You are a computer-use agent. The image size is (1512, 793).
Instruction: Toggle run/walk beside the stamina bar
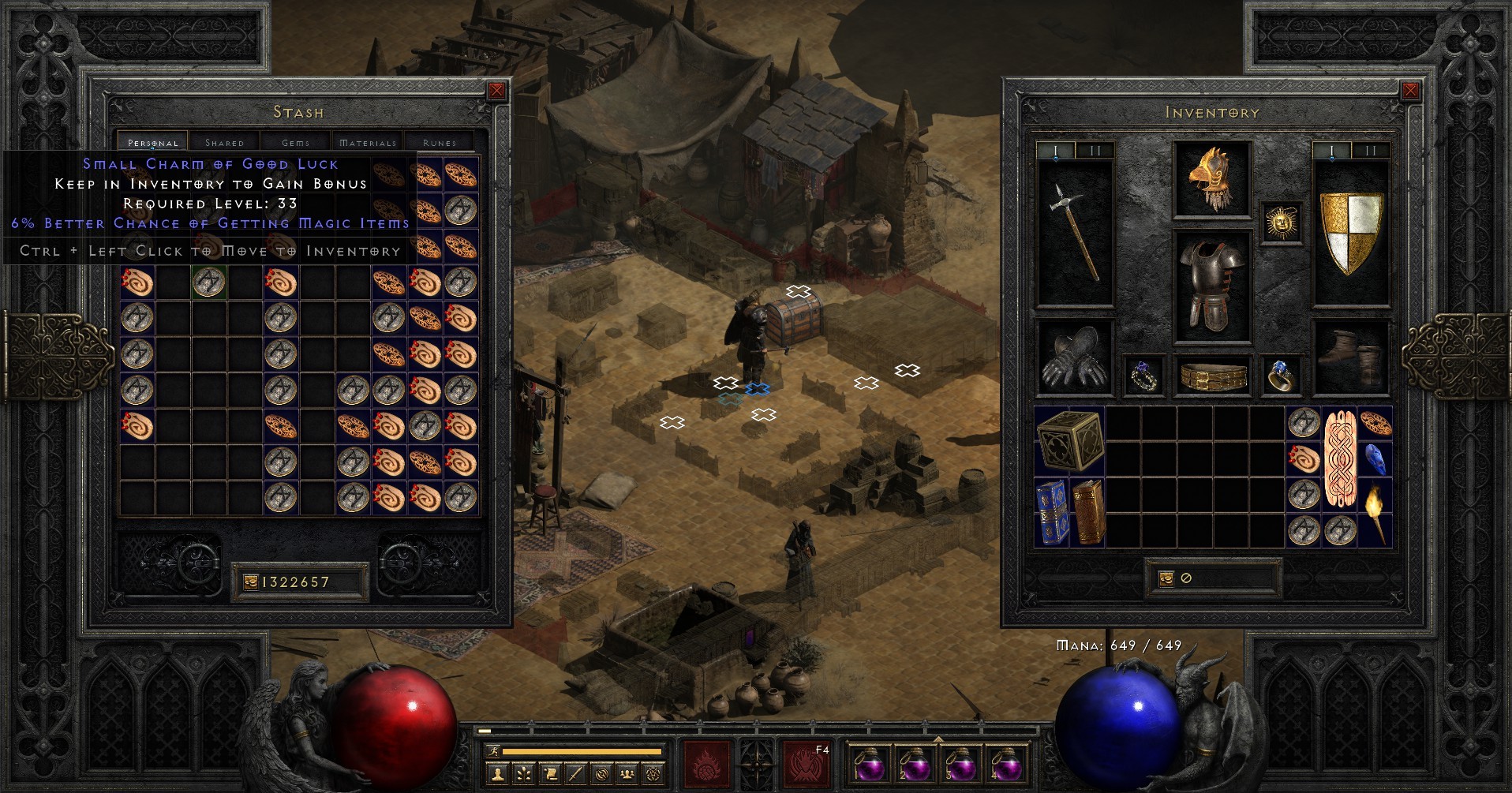tap(494, 752)
